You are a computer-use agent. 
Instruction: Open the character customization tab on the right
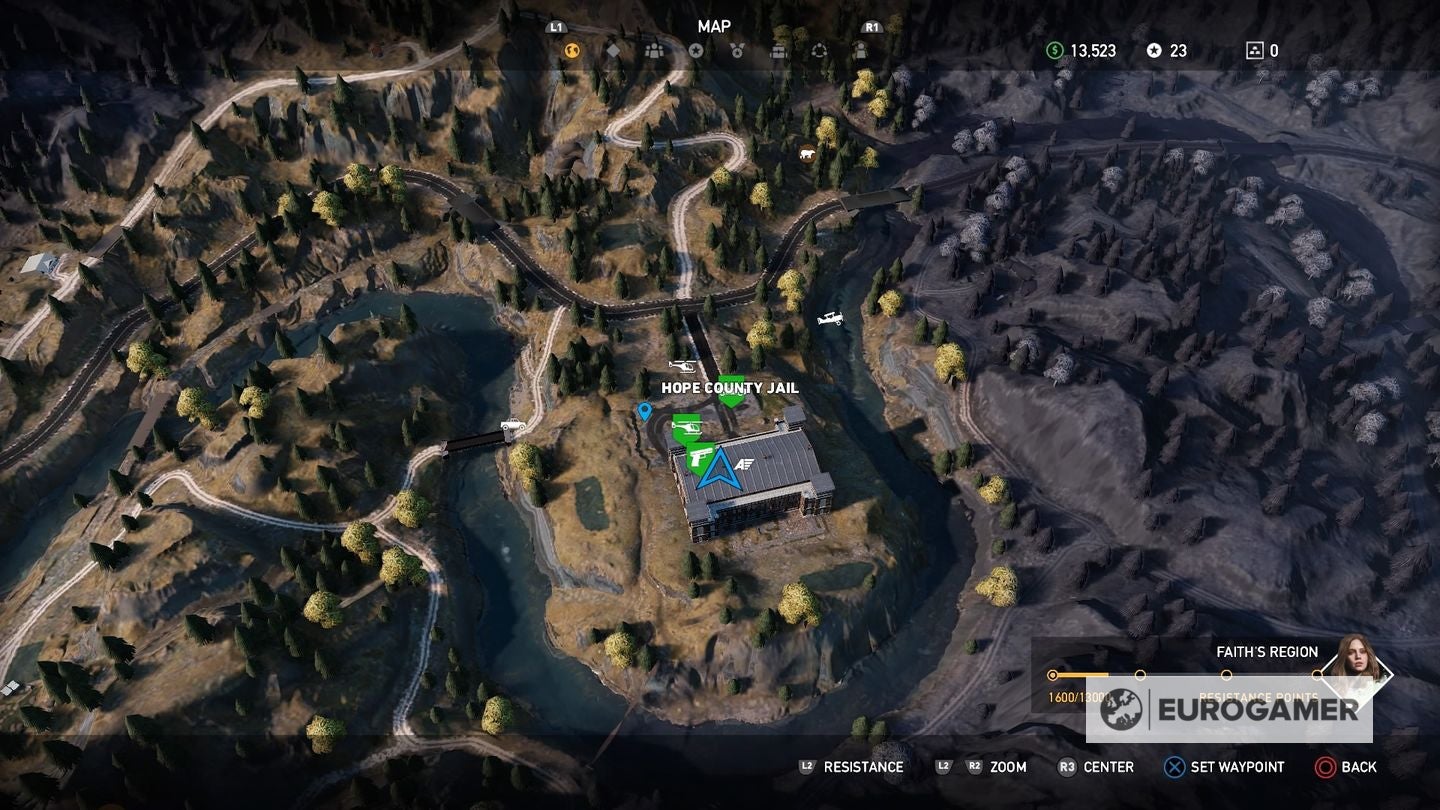[861, 50]
